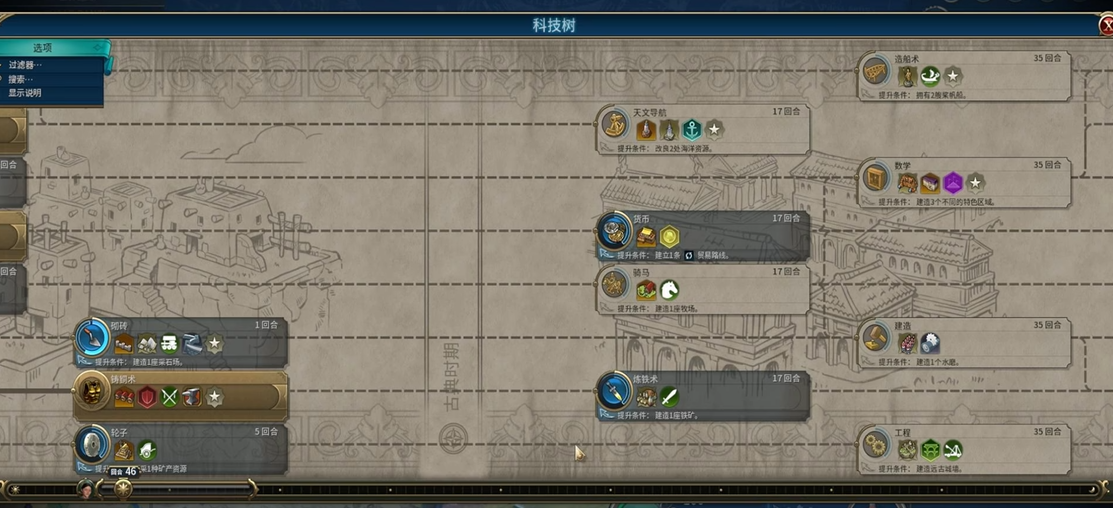
Task: Open the 过滤器 (Filter) option
Action: (x=26, y=65)
